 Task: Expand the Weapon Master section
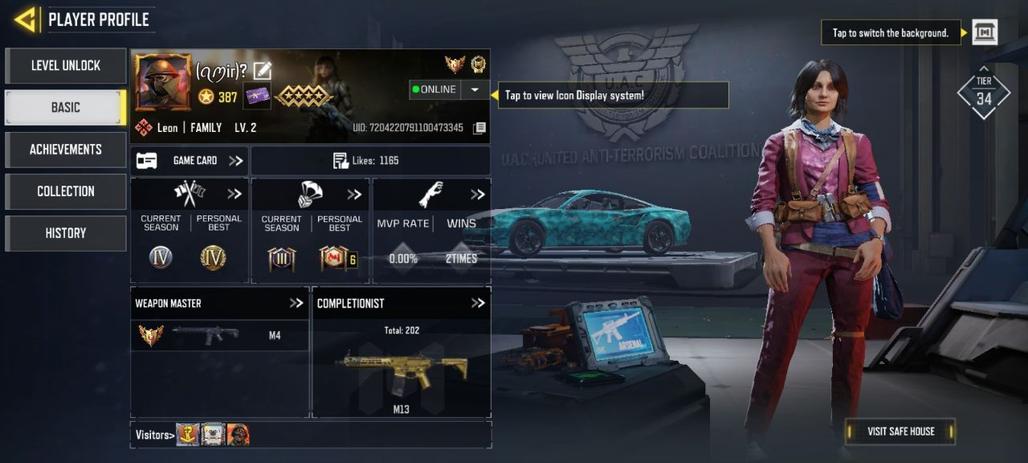296,303
